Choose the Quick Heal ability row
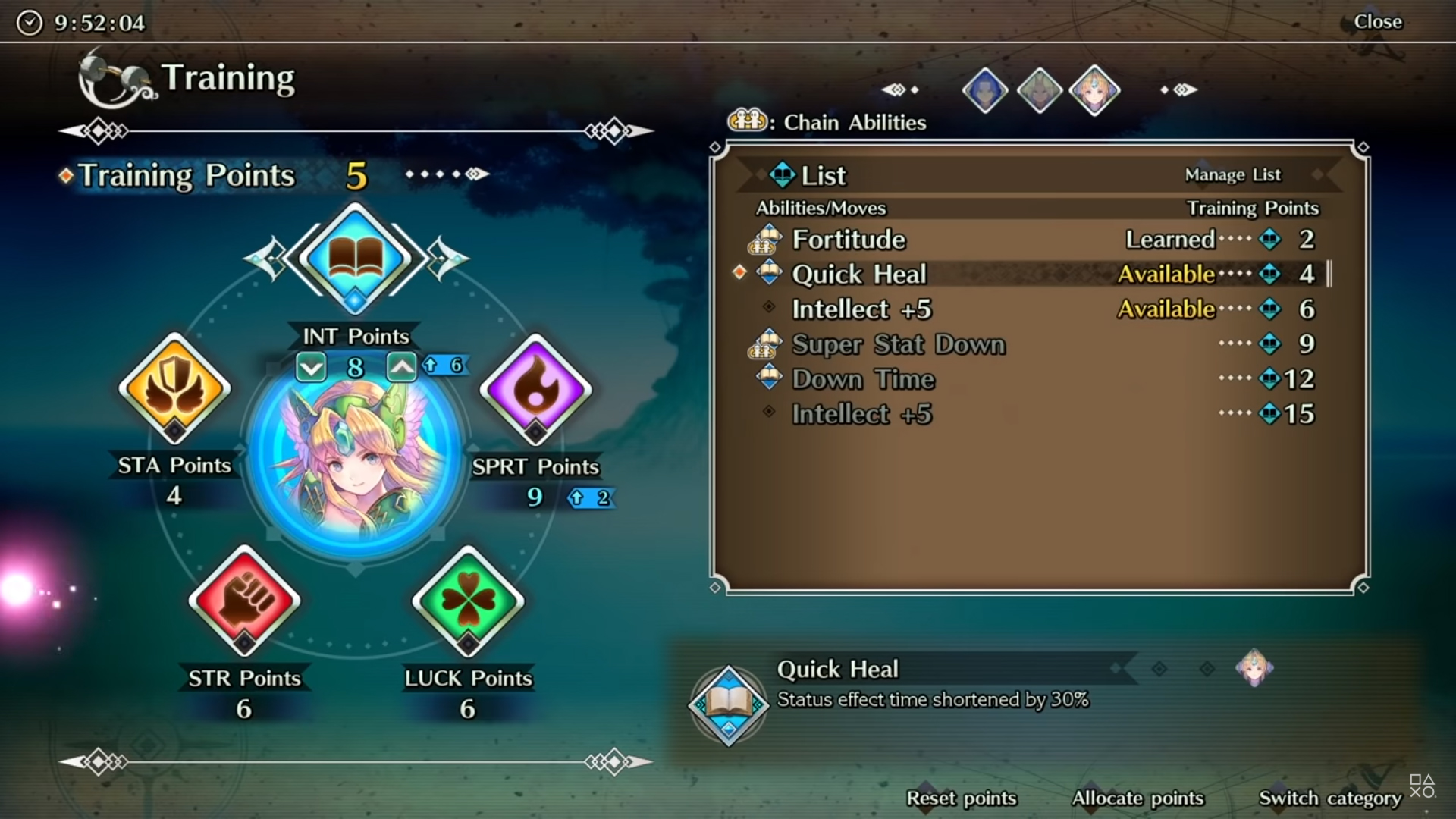Image resolution: width=1456 pixels, height=819 pixels. click(1031, 275)
